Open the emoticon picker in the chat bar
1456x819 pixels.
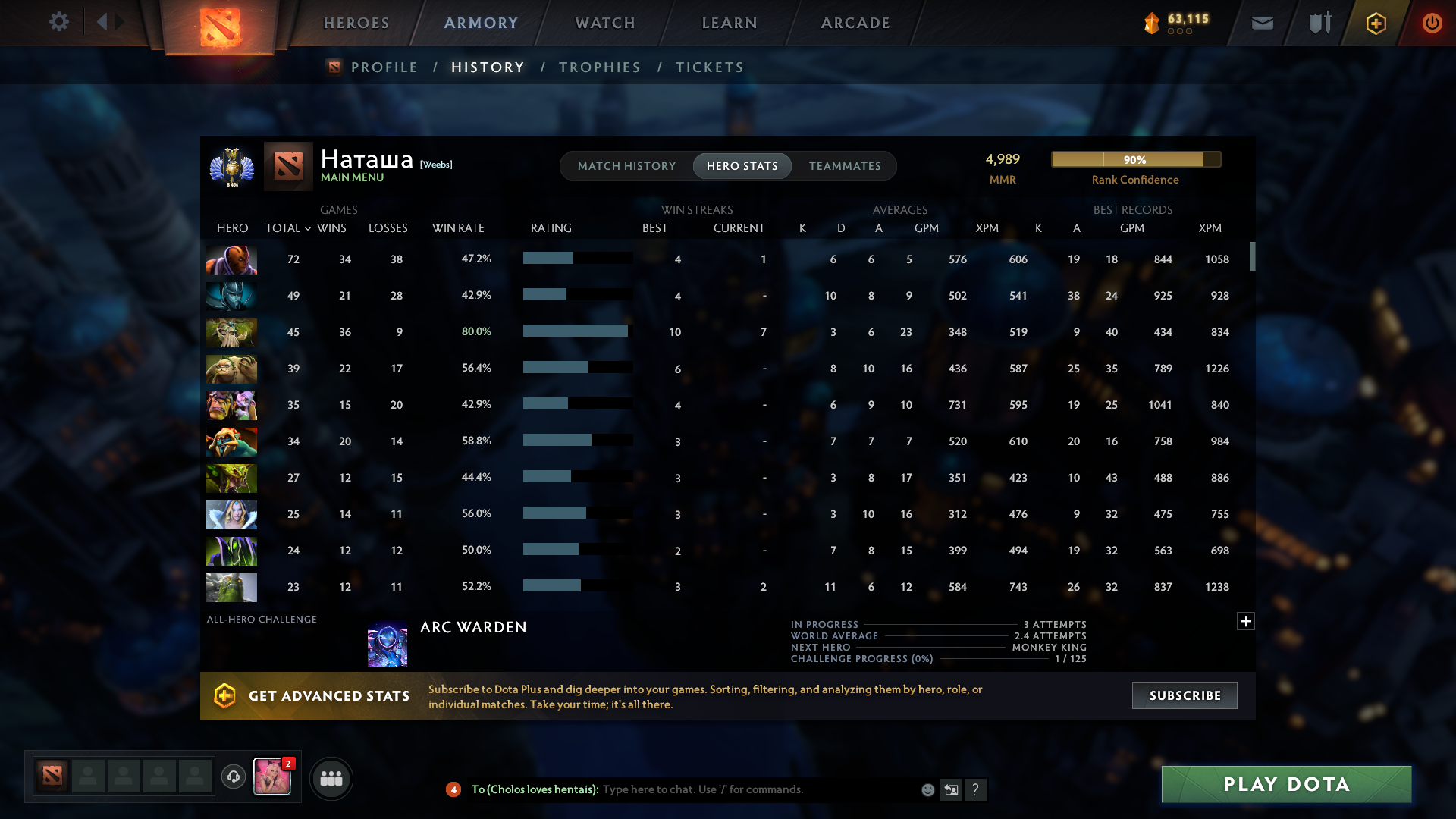(927, 789)
